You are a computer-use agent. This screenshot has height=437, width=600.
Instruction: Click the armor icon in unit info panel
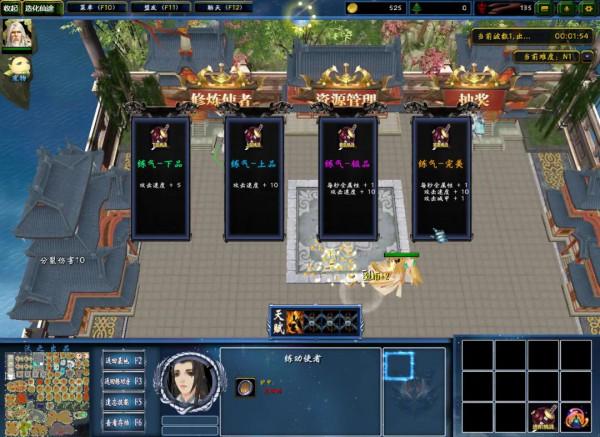click(245, 389)
